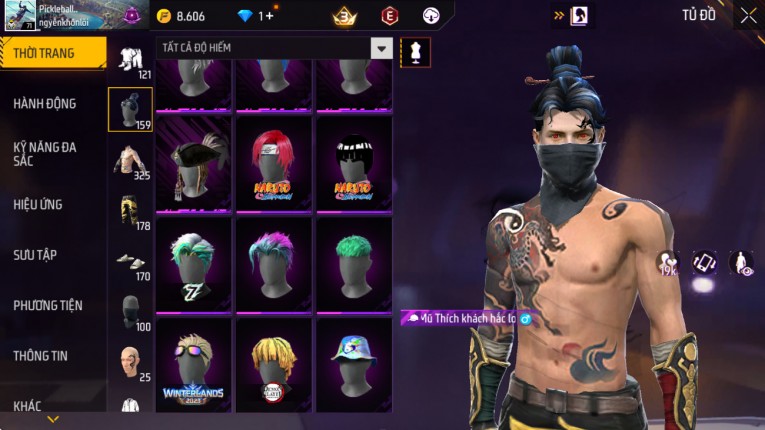
Task: Select the colorful bucket hat item
Action: pos(354,365)
